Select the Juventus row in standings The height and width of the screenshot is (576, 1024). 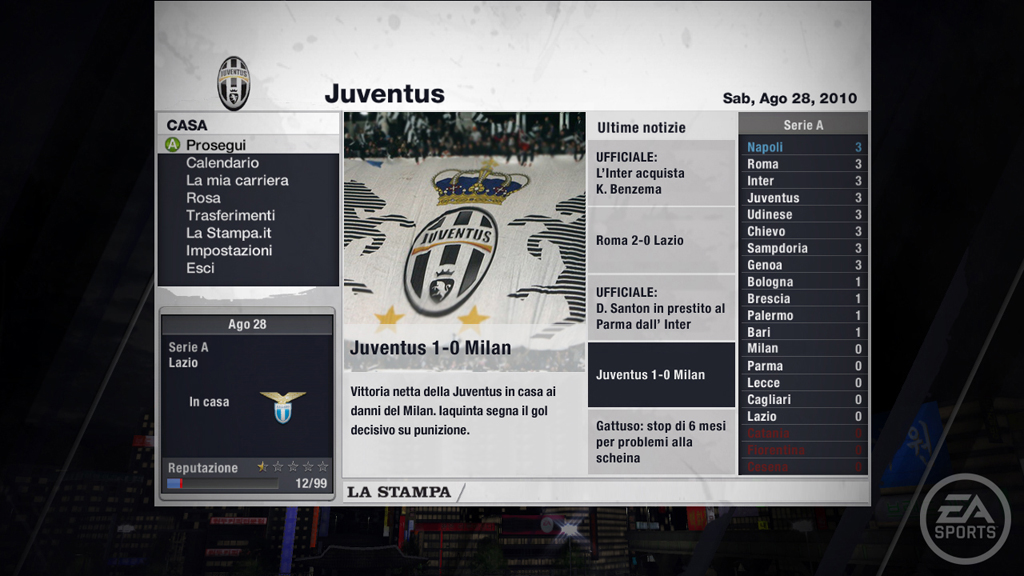coord(803,198)
